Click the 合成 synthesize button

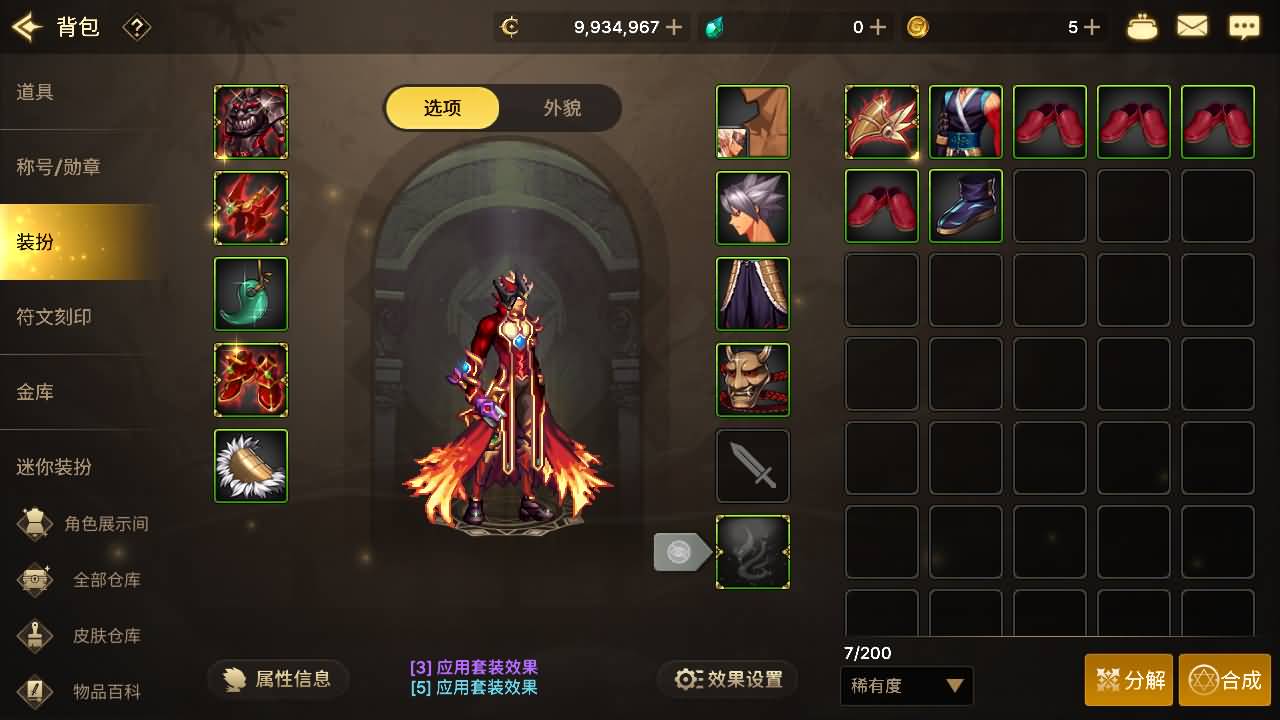(x=1225, y=679)
